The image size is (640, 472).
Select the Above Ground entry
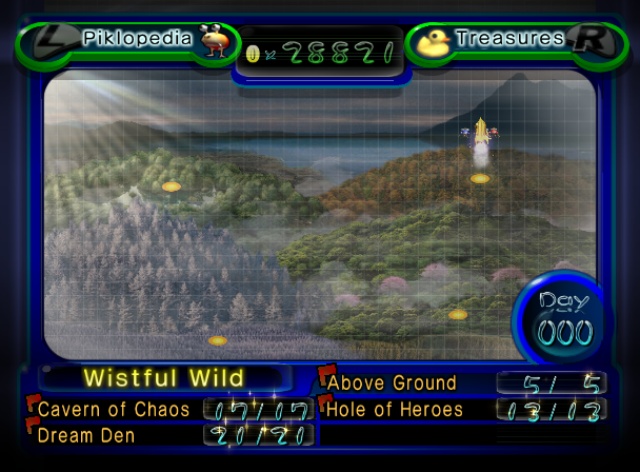coord(392,382)
